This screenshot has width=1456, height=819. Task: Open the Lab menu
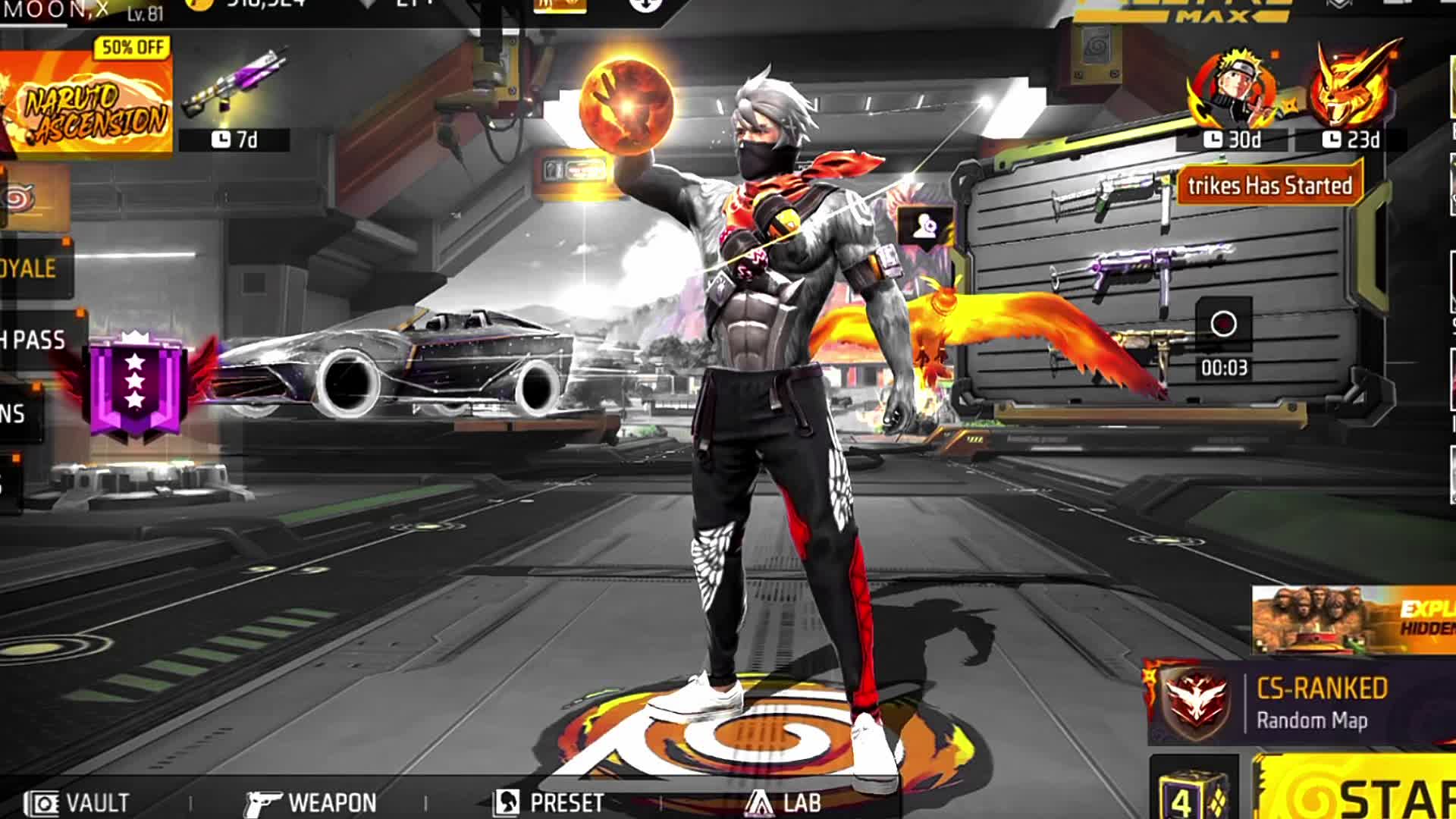click(783, 802)
